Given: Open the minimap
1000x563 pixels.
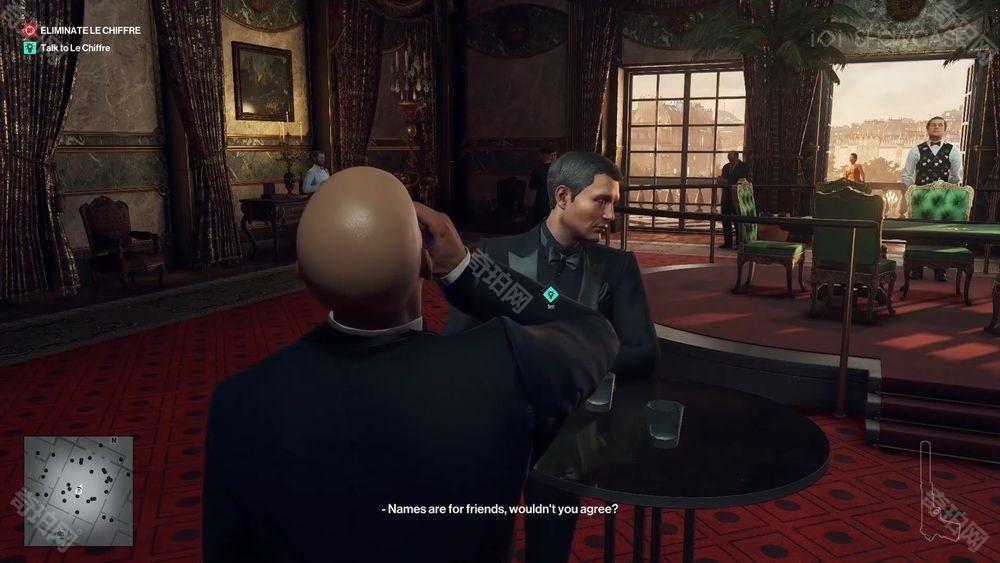Looking at the screenshot, I should 79,490.
